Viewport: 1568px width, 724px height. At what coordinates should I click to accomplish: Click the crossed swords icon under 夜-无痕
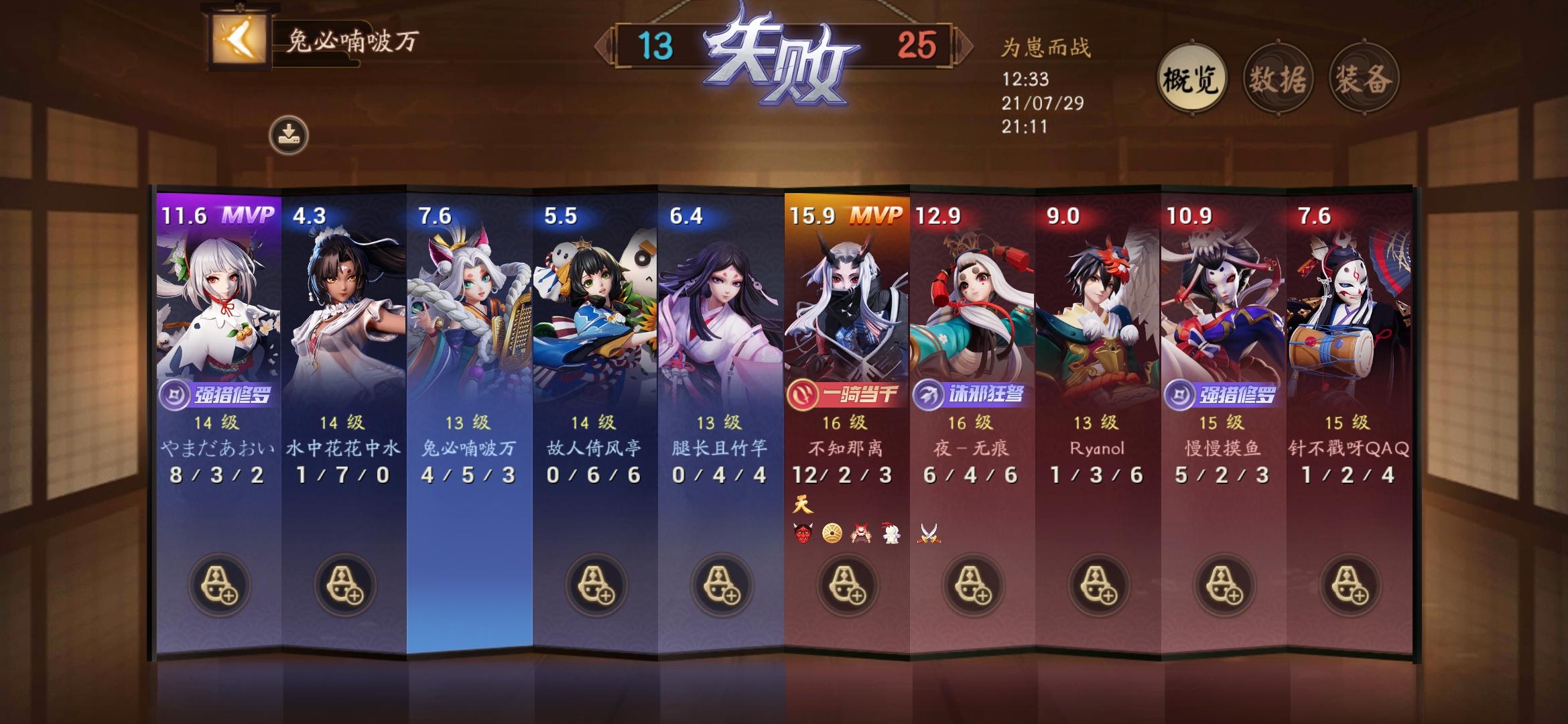coord(931,534)
